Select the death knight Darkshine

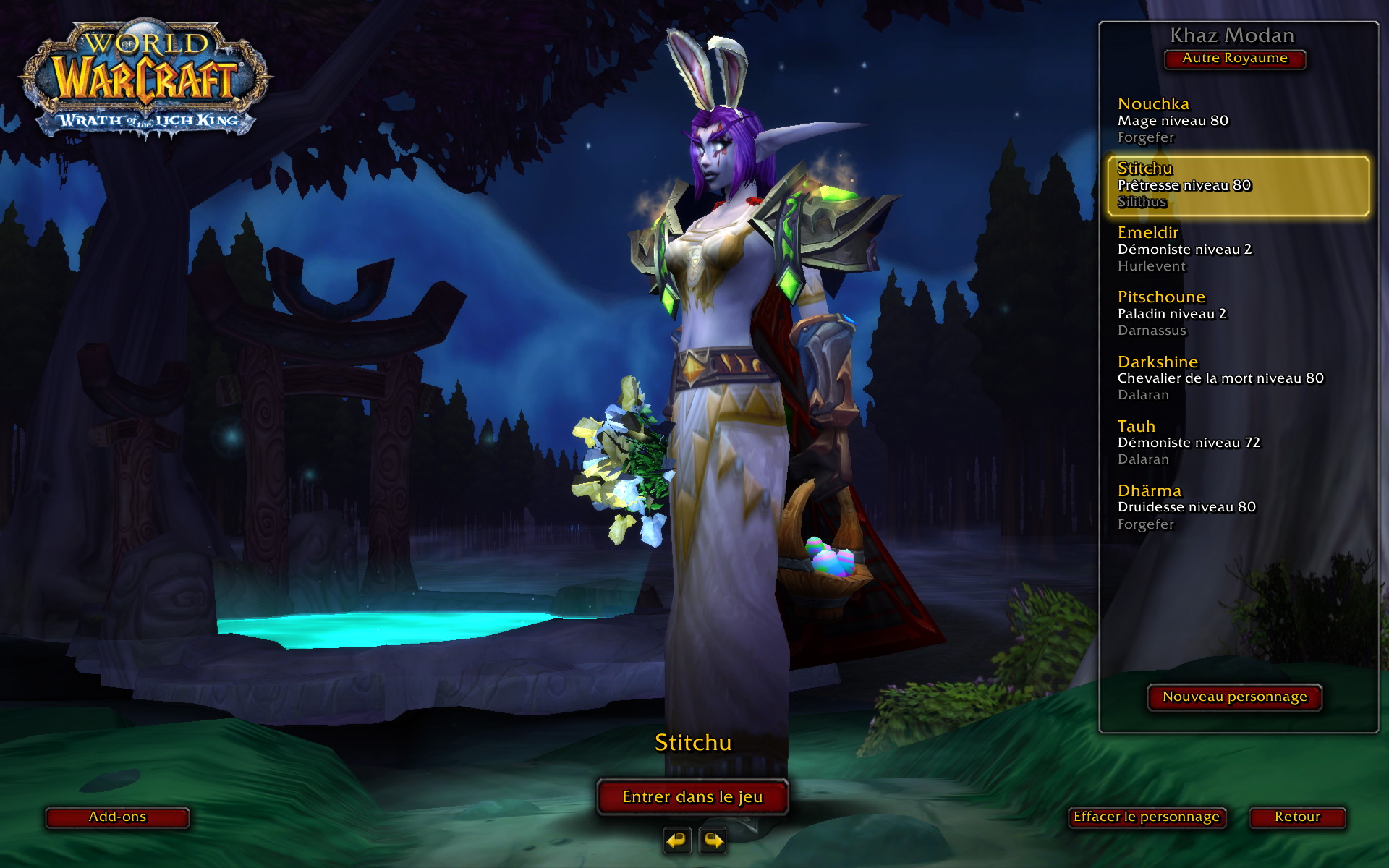pos(1220,378)
